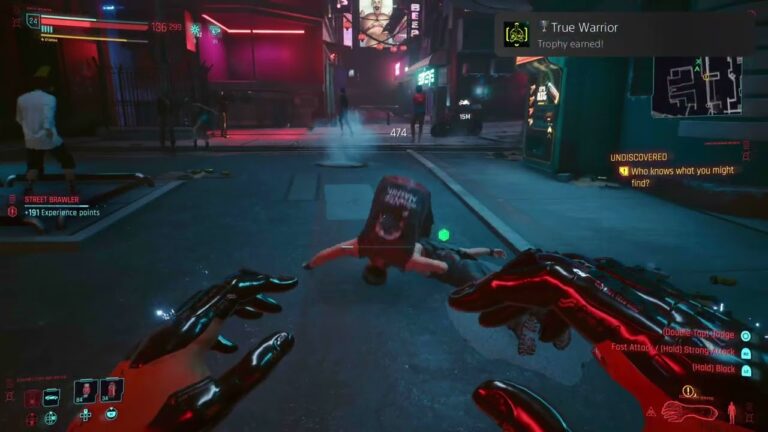Click the True Warrior trophy icon
This screenshot has height=432, width=768.
click(516, 34)
